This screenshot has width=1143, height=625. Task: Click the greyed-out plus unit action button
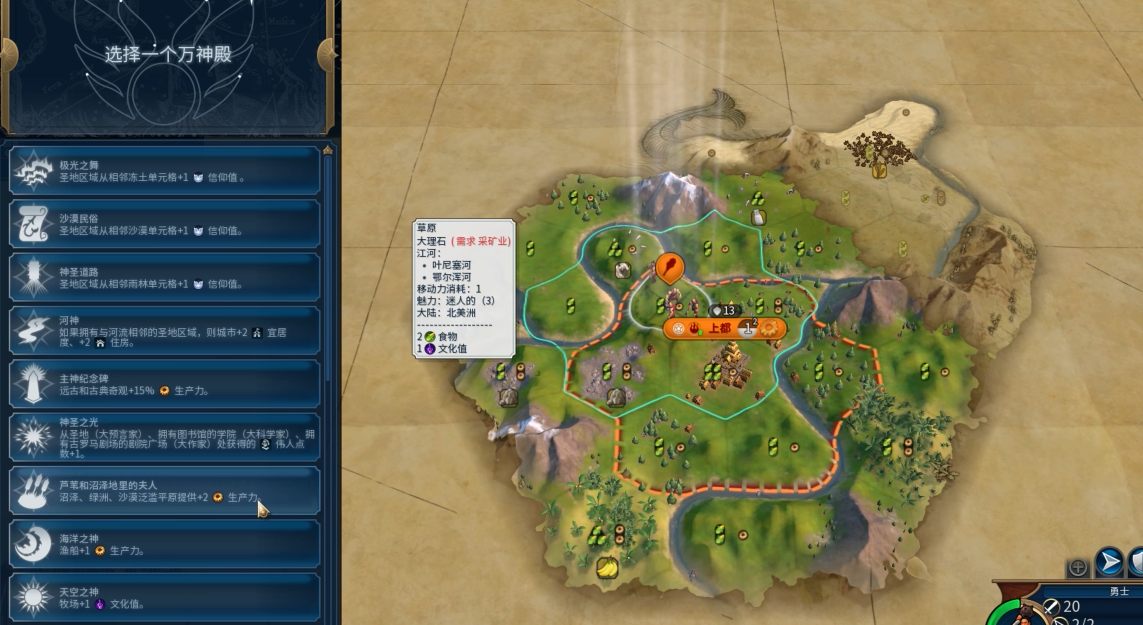pyautogui.click(x=1078, y=567)
